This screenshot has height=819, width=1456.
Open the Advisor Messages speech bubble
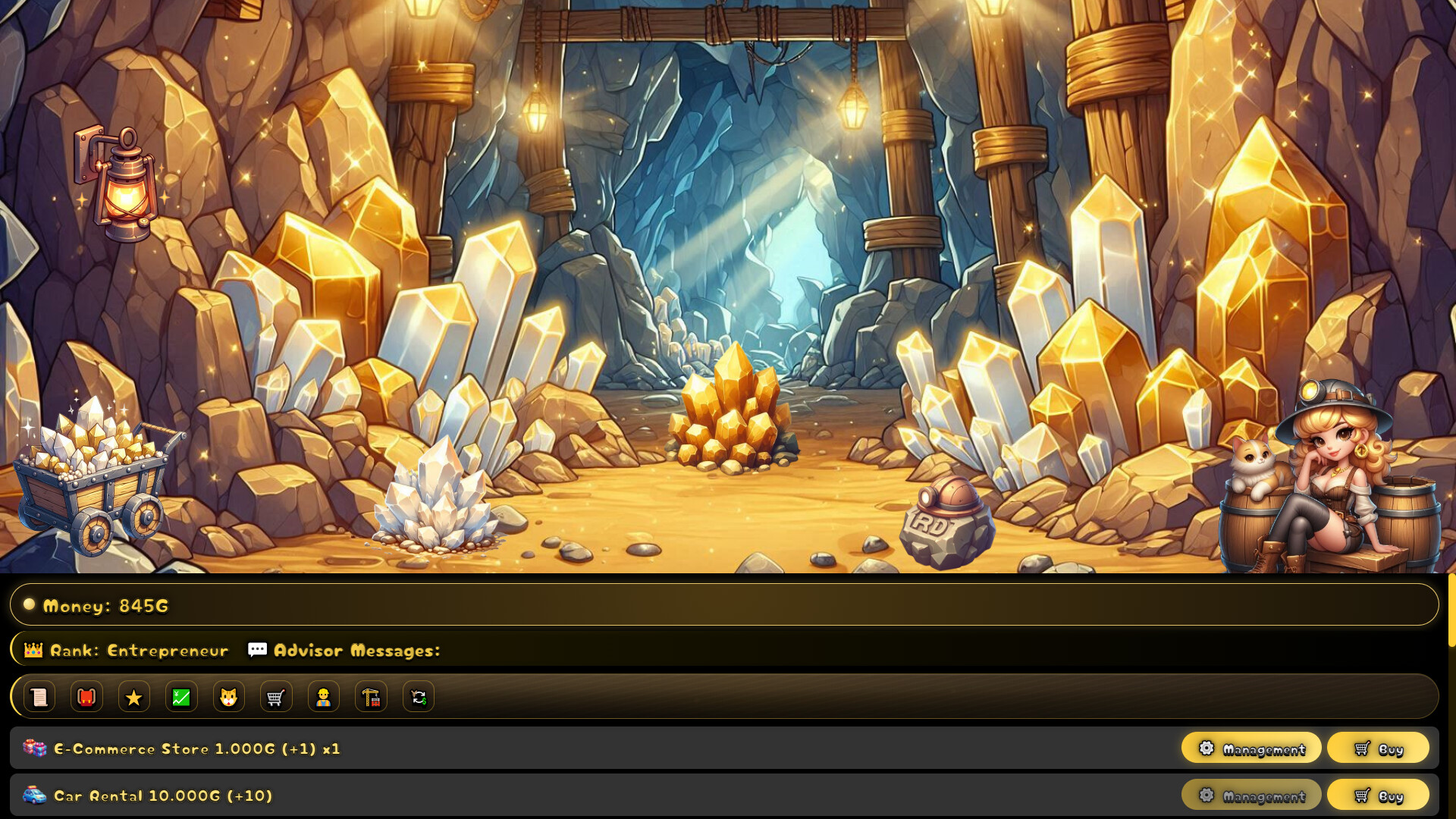pyautogui.click(x=257, y=649)
